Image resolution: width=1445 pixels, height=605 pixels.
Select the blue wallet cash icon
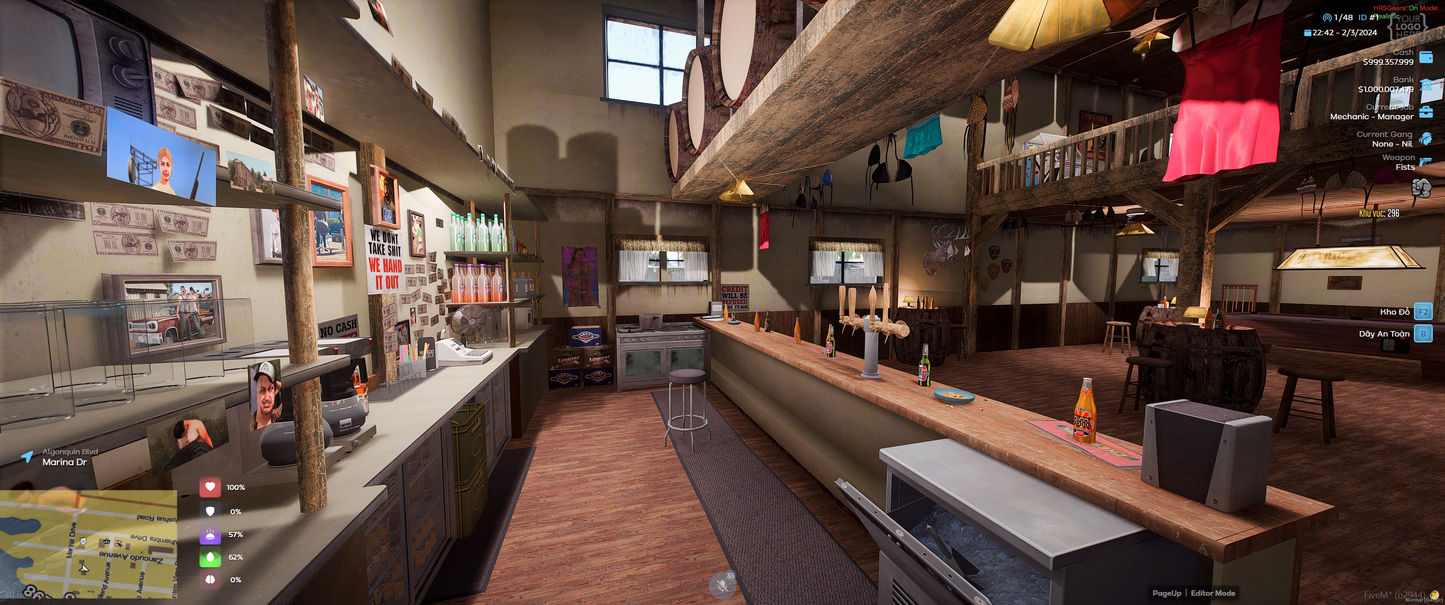pyautogui.click(x=1426, y=57)
